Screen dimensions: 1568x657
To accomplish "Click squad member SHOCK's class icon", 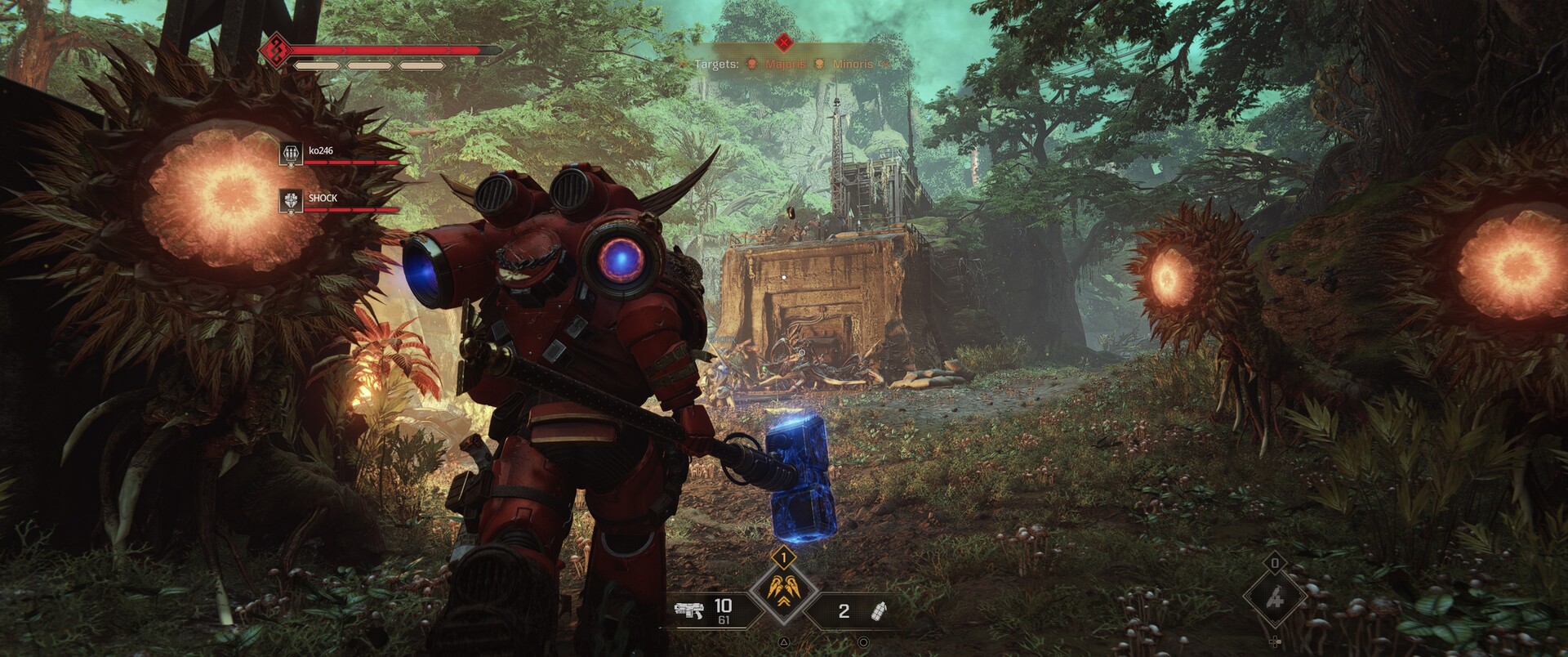I will (291, 201).
